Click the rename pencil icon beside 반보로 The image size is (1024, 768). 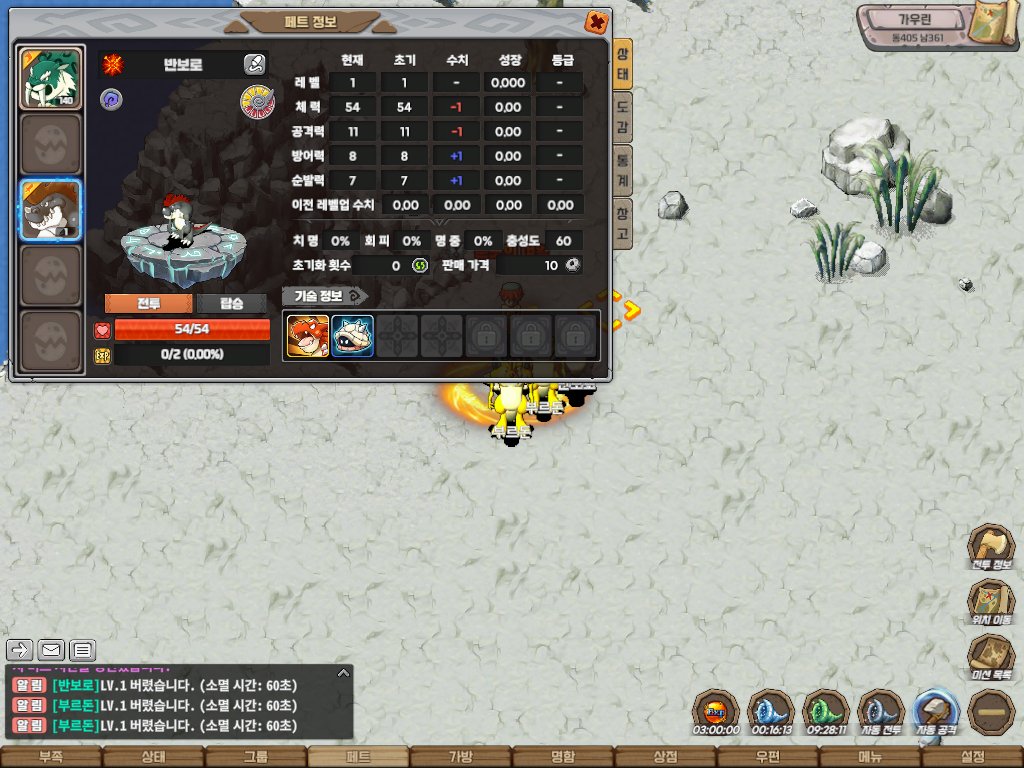click(x=254, y=65)
